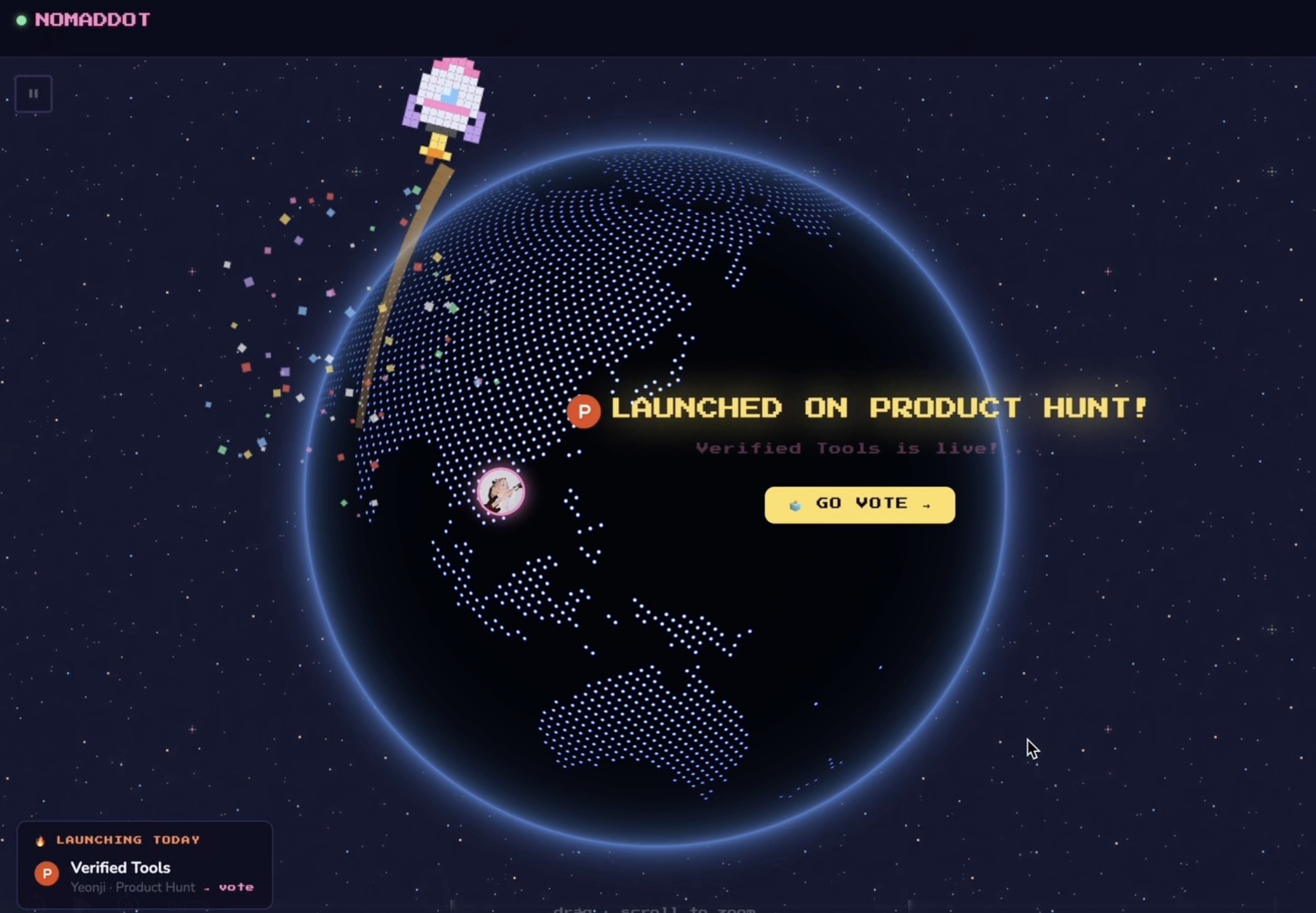Image resolution: width=1316 pixels, height=913 pixels.
Task: Pause the globe animation
Action: [33, 93]
